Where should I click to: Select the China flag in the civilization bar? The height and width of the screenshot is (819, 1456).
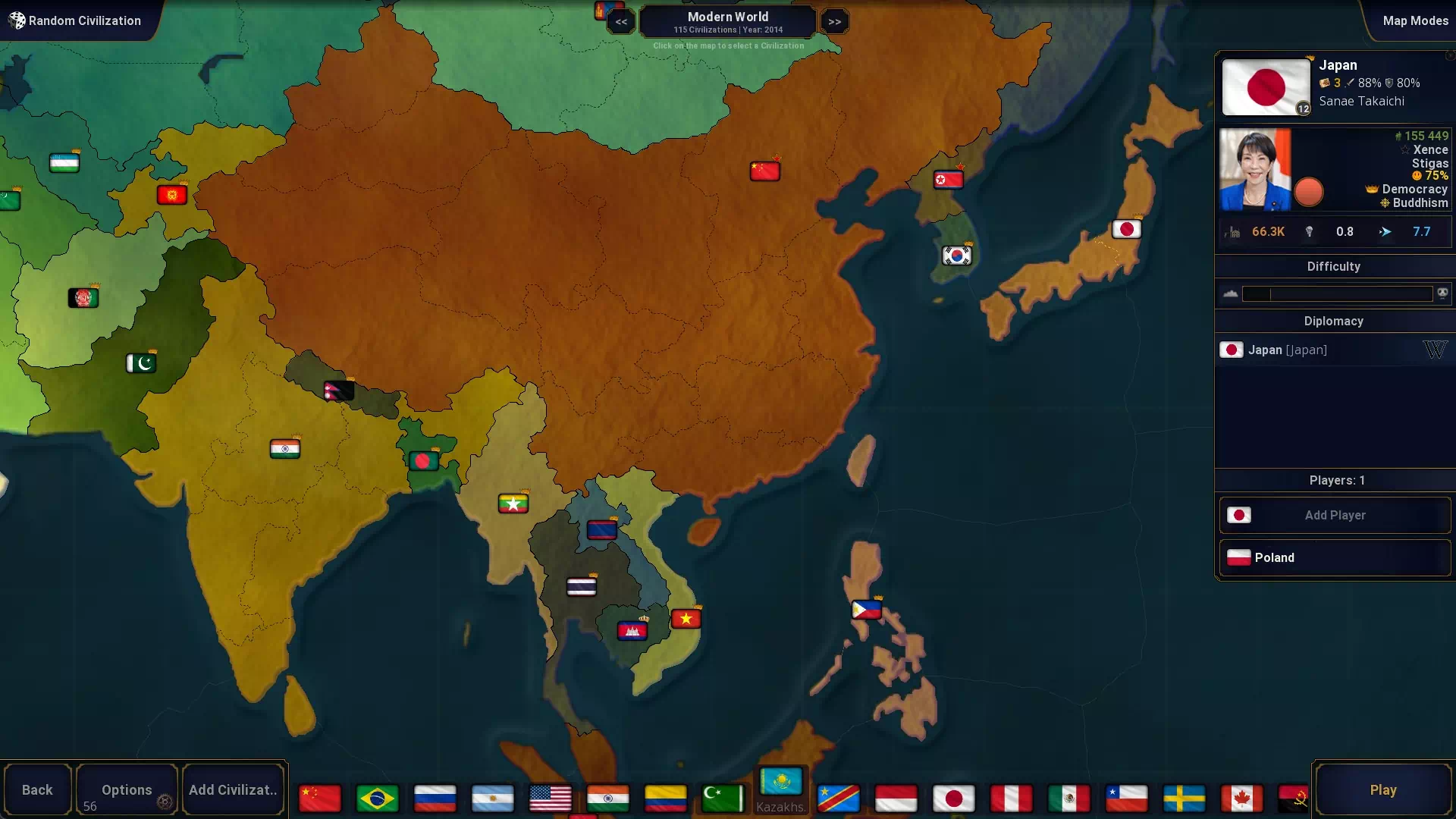click(x=319, y=798)
